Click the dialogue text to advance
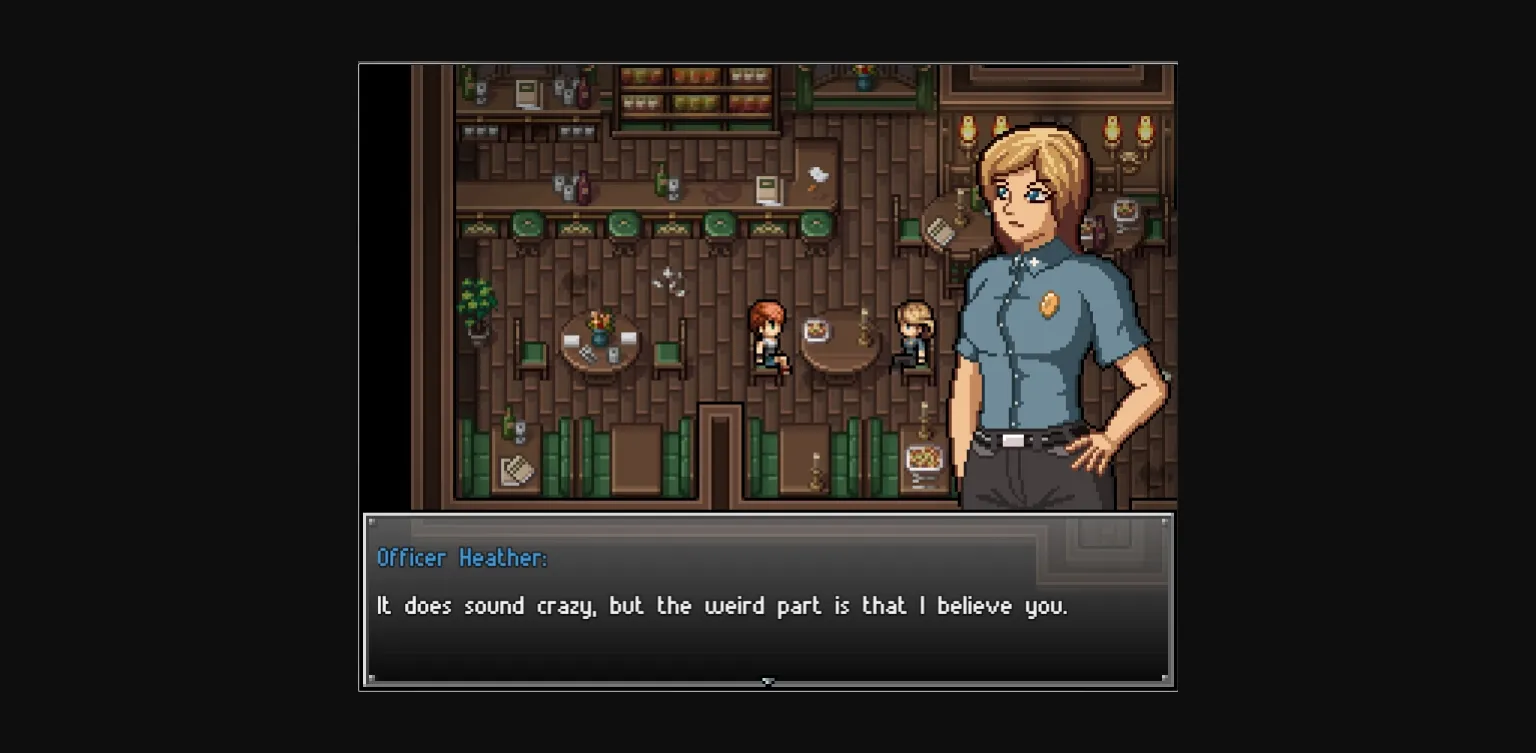 click(x=720, y=605)
